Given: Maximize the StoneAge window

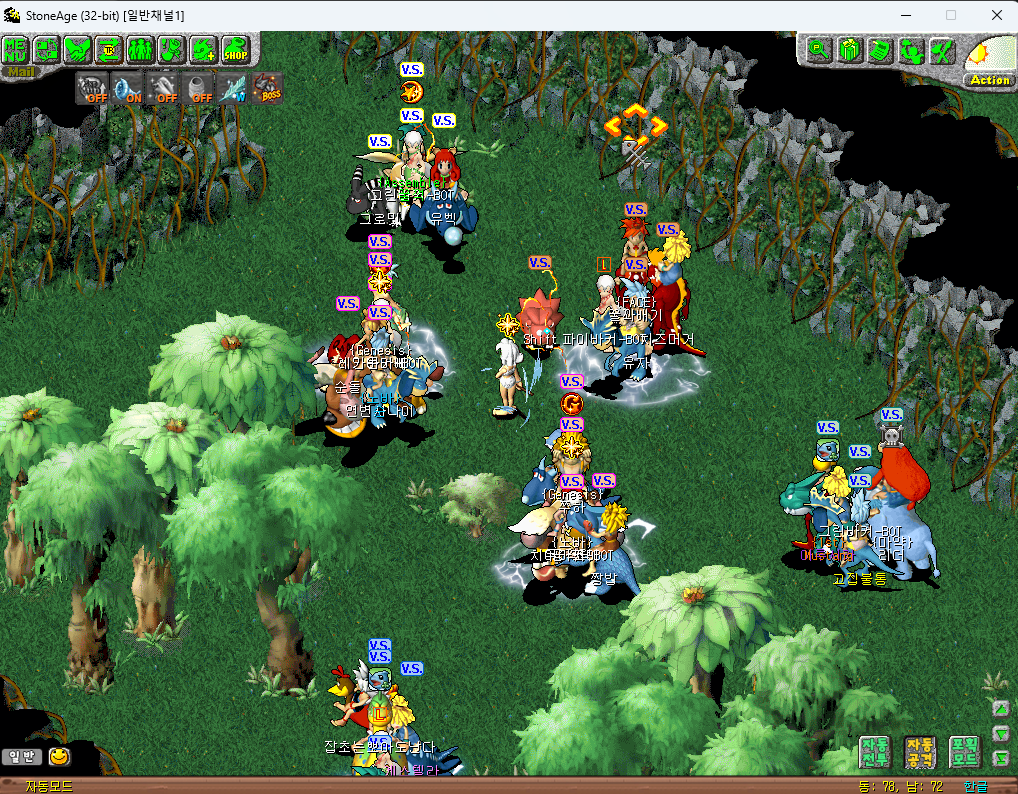Looking at the screenshot, I should tap(950, 15).
